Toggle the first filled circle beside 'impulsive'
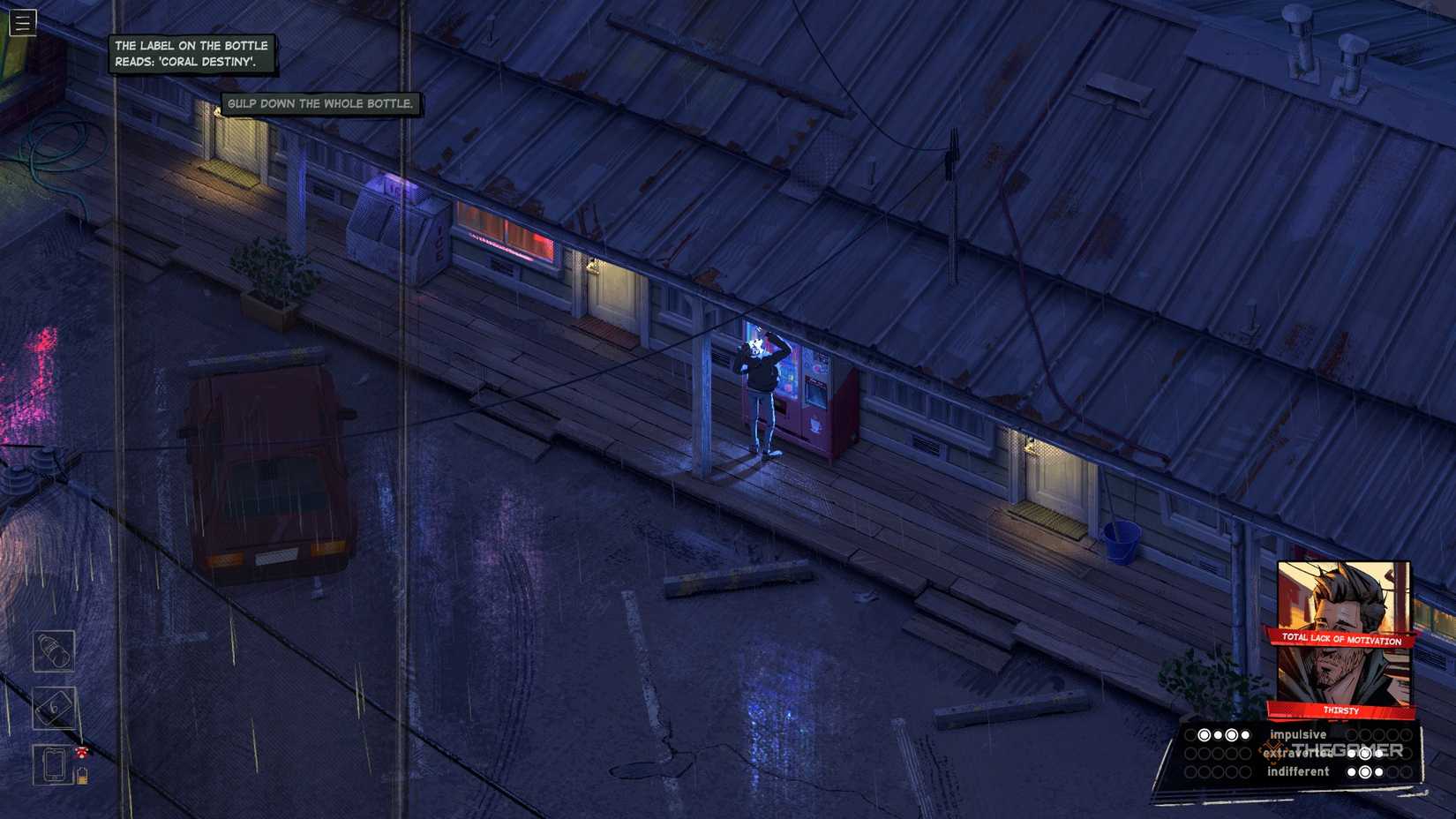Image resolution: width=1456 pixels, height=819 pixels. click(1204, 735)
